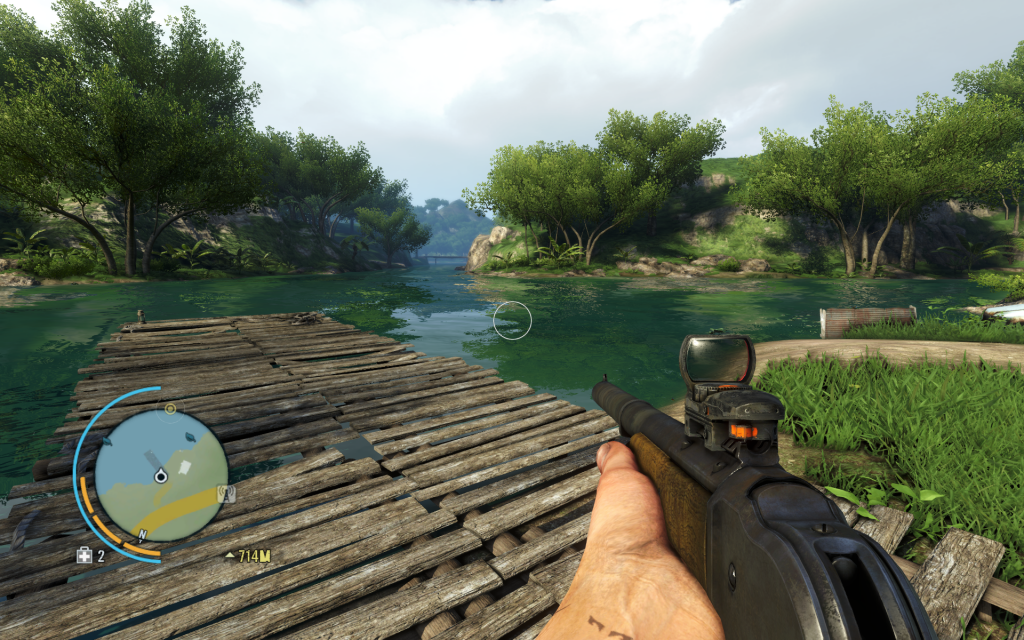The image size is (1024, 640).
Task: Click the player position arrow on minimap
Action: [x=160, y=477]
